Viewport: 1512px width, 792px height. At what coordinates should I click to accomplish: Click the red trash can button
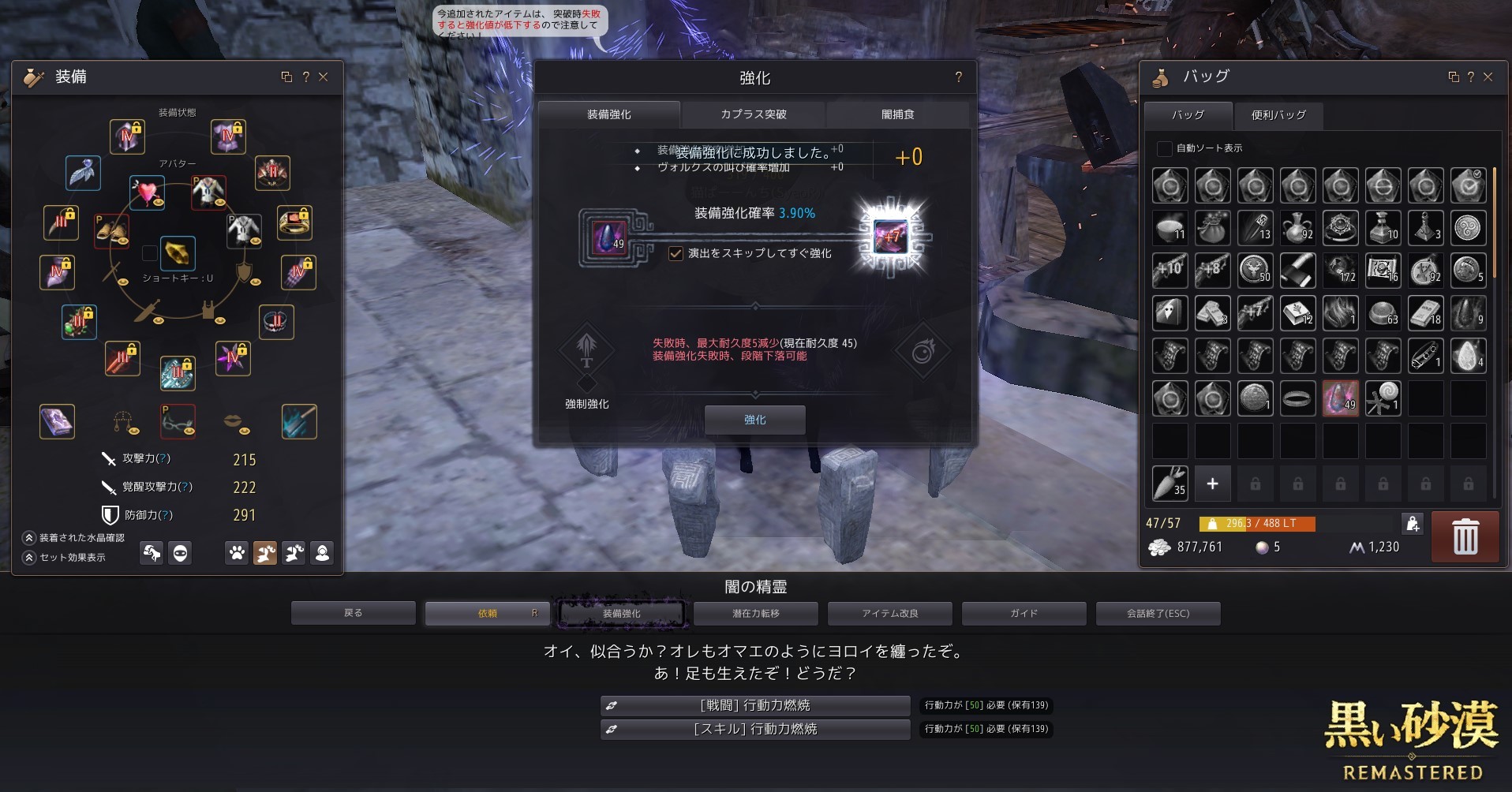point(1465,537)
